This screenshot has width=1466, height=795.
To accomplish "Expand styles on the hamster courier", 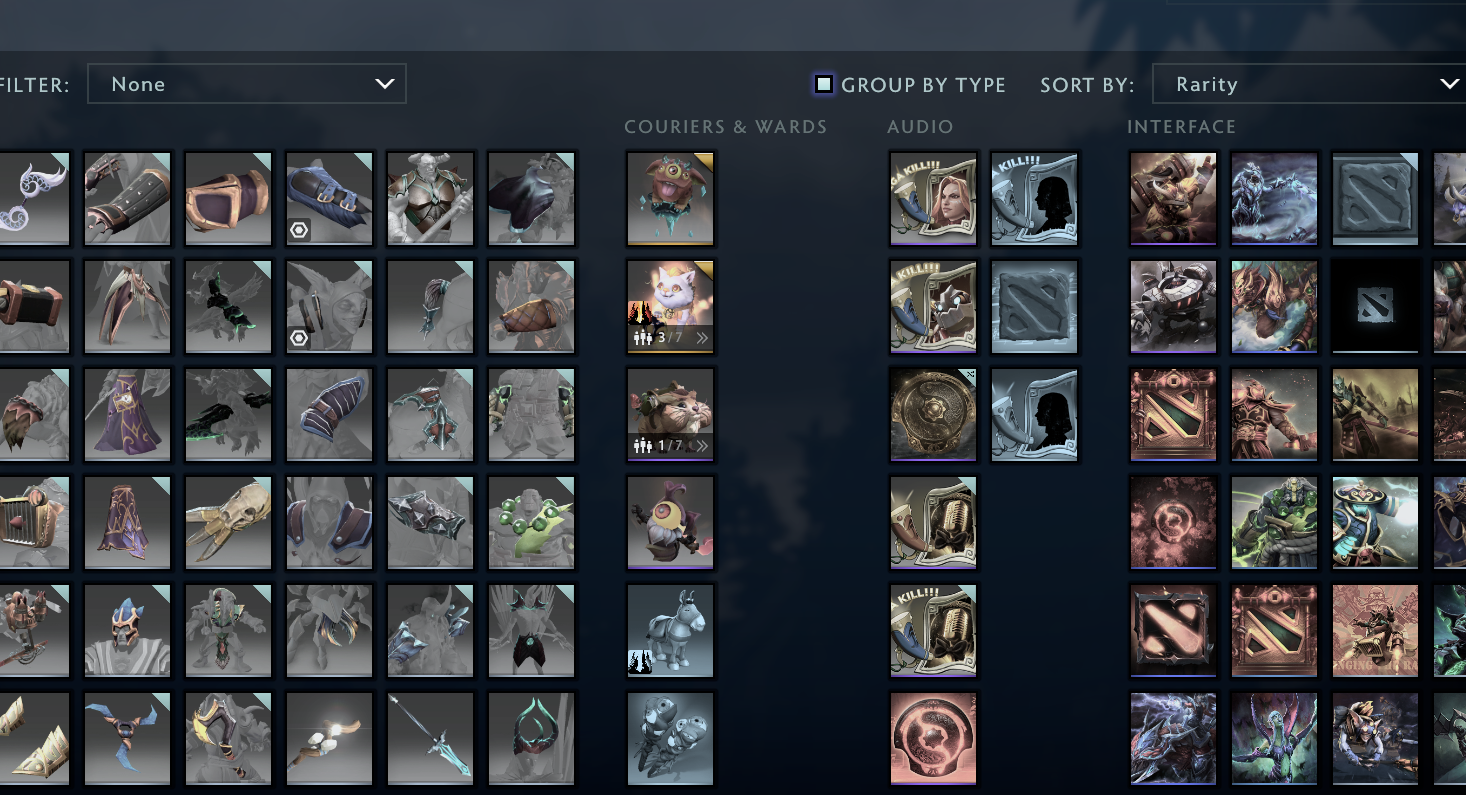I will tap(703, 447).
